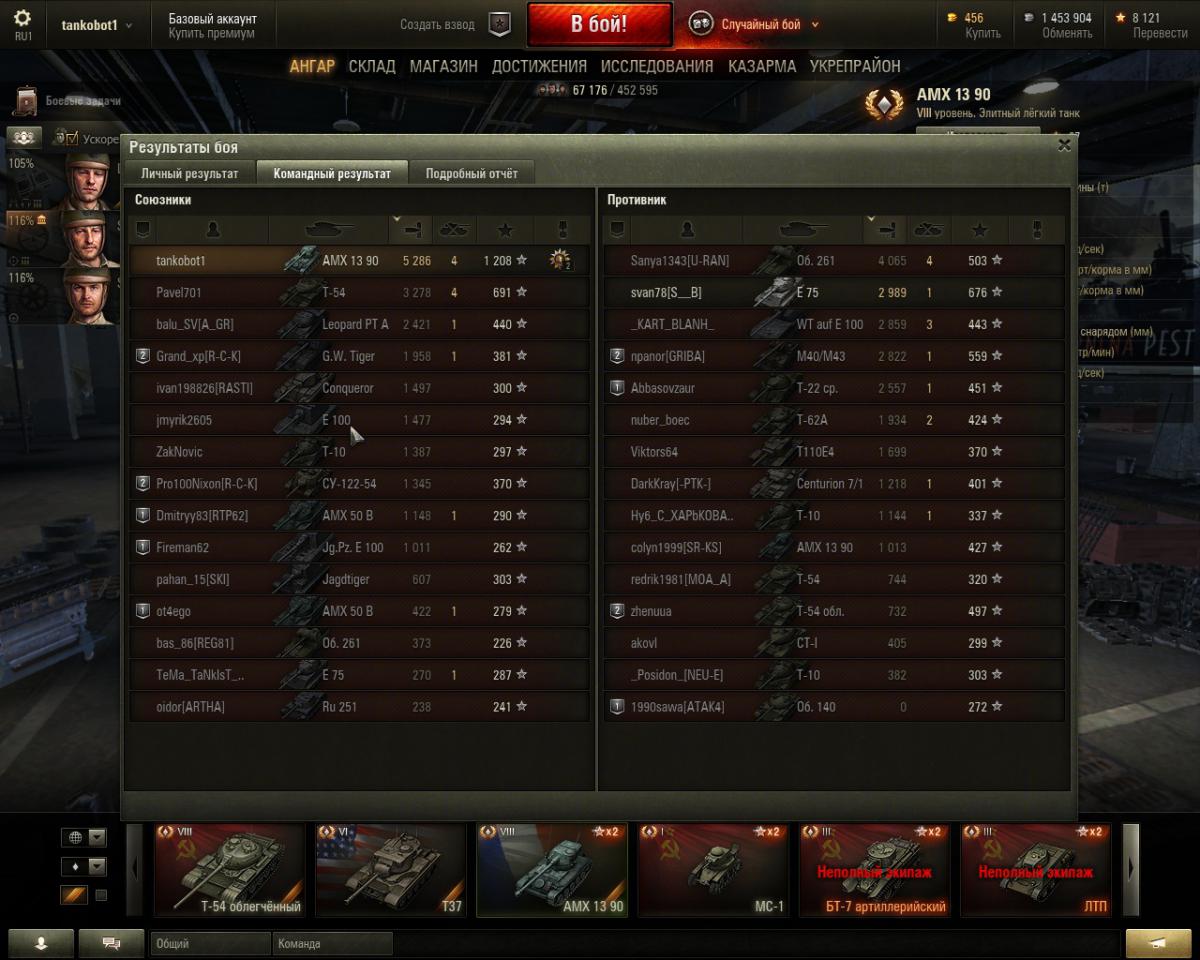This screenshot has height=960, width=1200.
Task: Start the battle with the В бой! button
Action: tap(599, 25)
